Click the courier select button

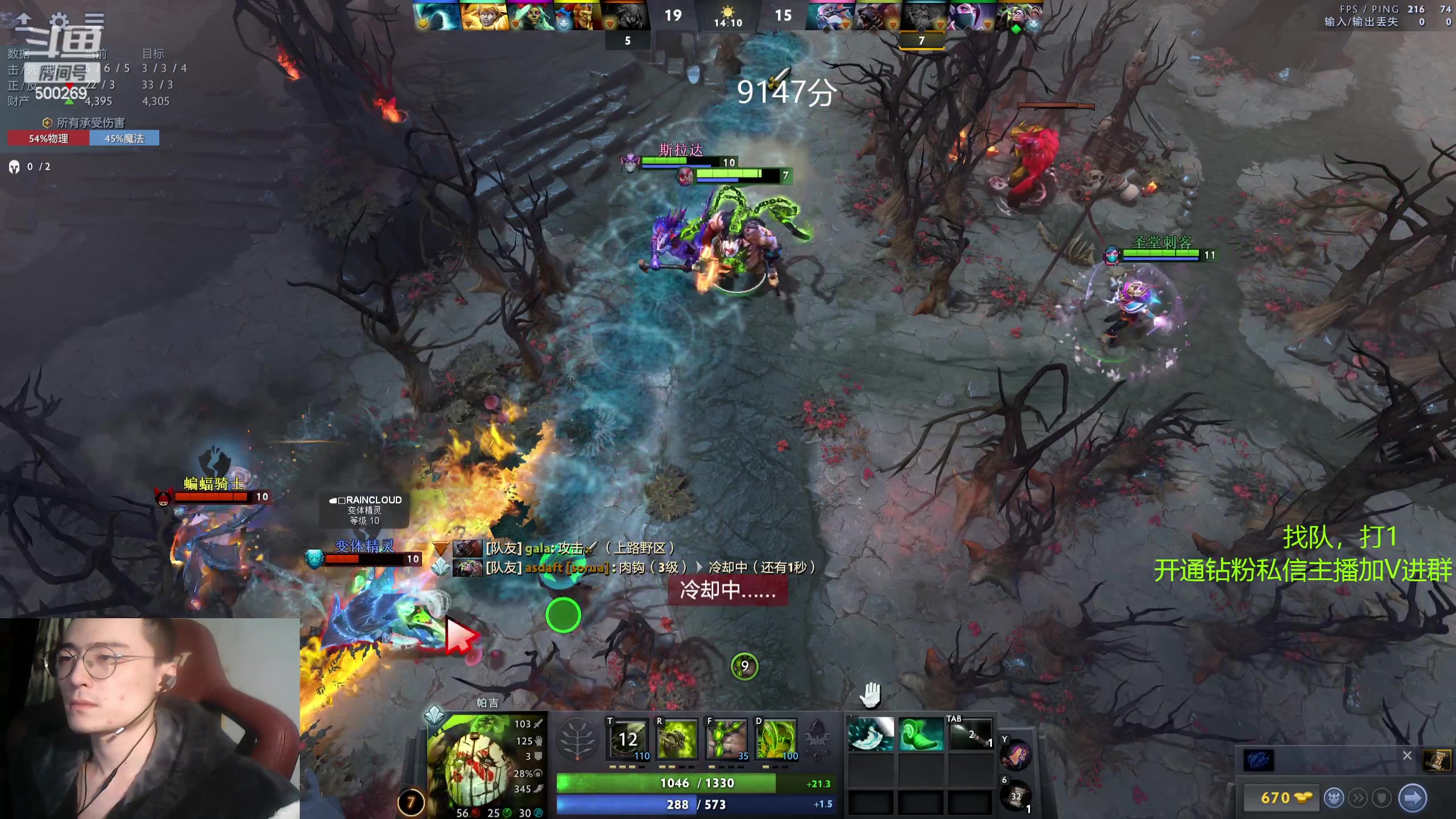[x=1334, y=798]
